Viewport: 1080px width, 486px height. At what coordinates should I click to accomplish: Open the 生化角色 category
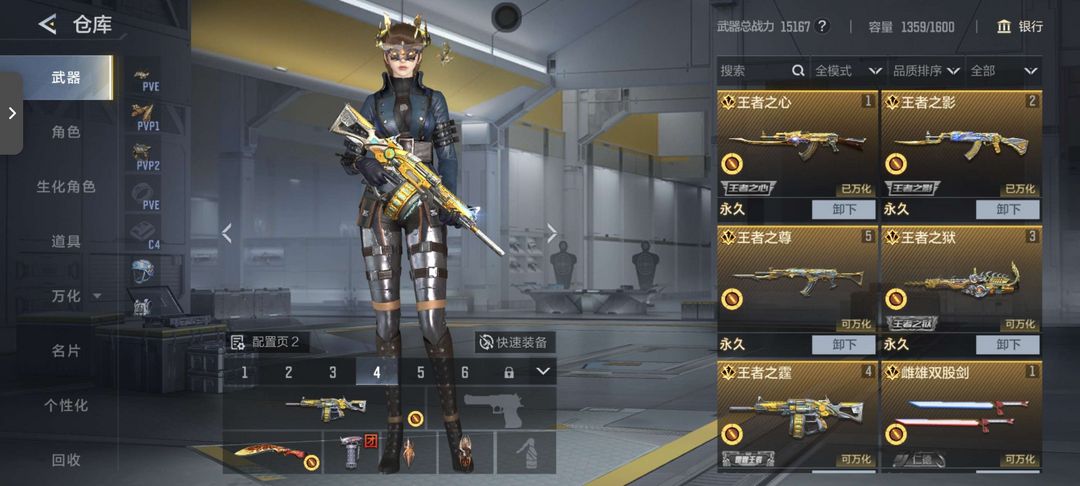point(66,187)
